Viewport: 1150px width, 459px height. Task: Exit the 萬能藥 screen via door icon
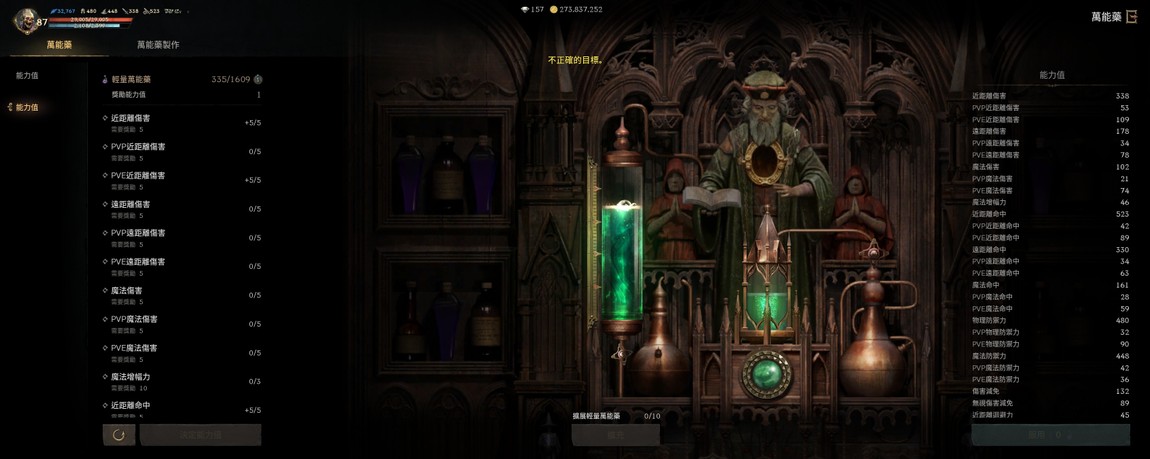(1132, 17)
